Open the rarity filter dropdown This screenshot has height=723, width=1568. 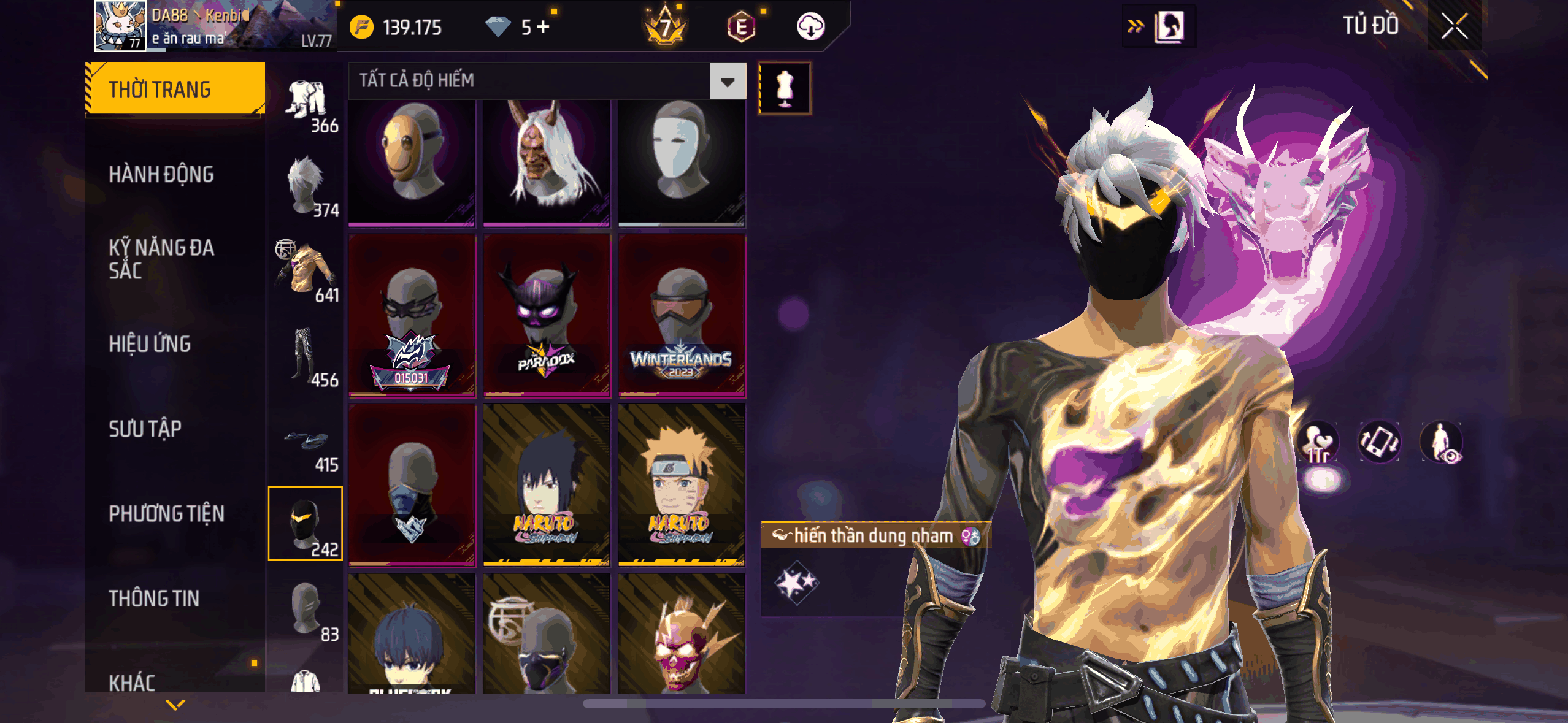click(728, 81)
